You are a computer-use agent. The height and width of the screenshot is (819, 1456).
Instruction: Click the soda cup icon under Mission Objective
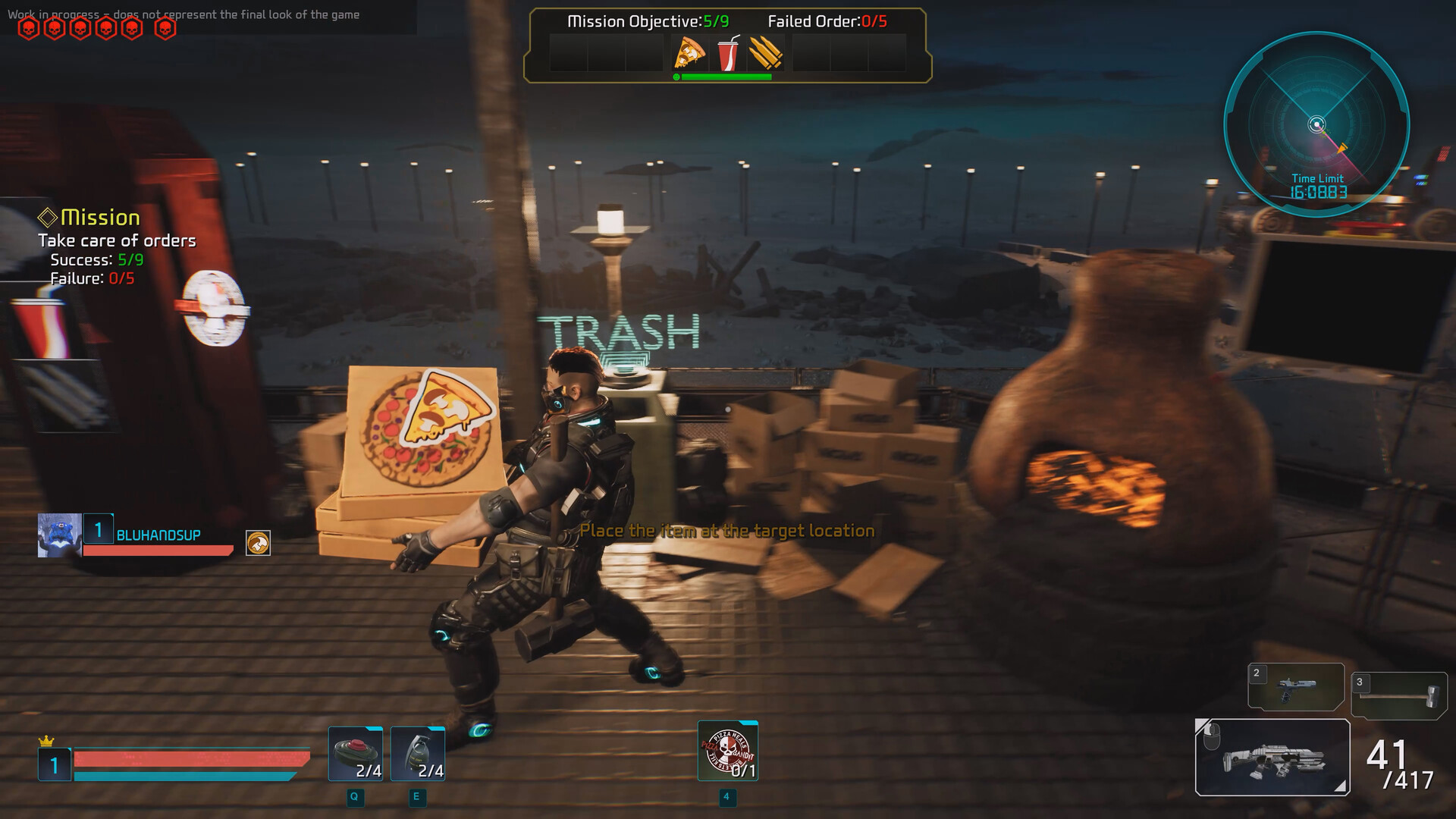727,55
